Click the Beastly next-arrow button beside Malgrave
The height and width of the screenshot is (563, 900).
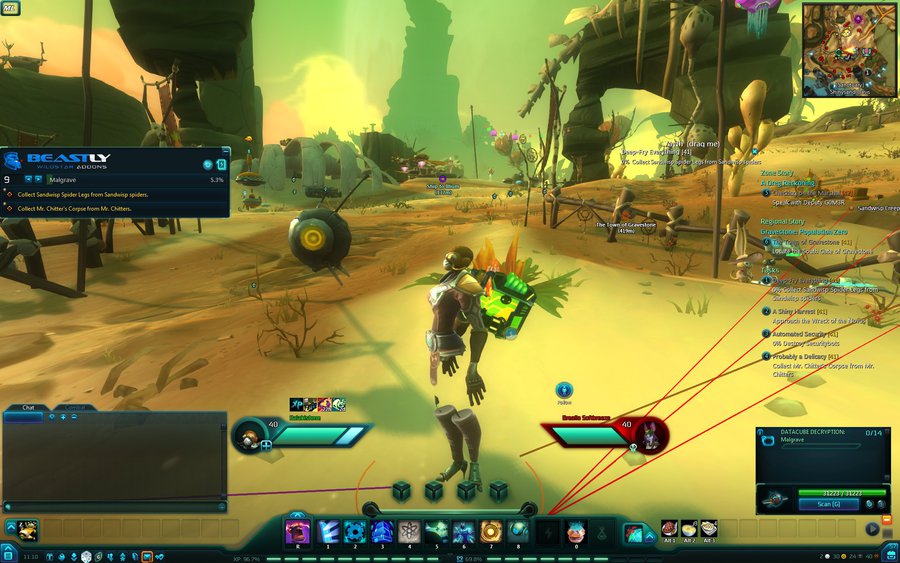(x=39, y=179)
